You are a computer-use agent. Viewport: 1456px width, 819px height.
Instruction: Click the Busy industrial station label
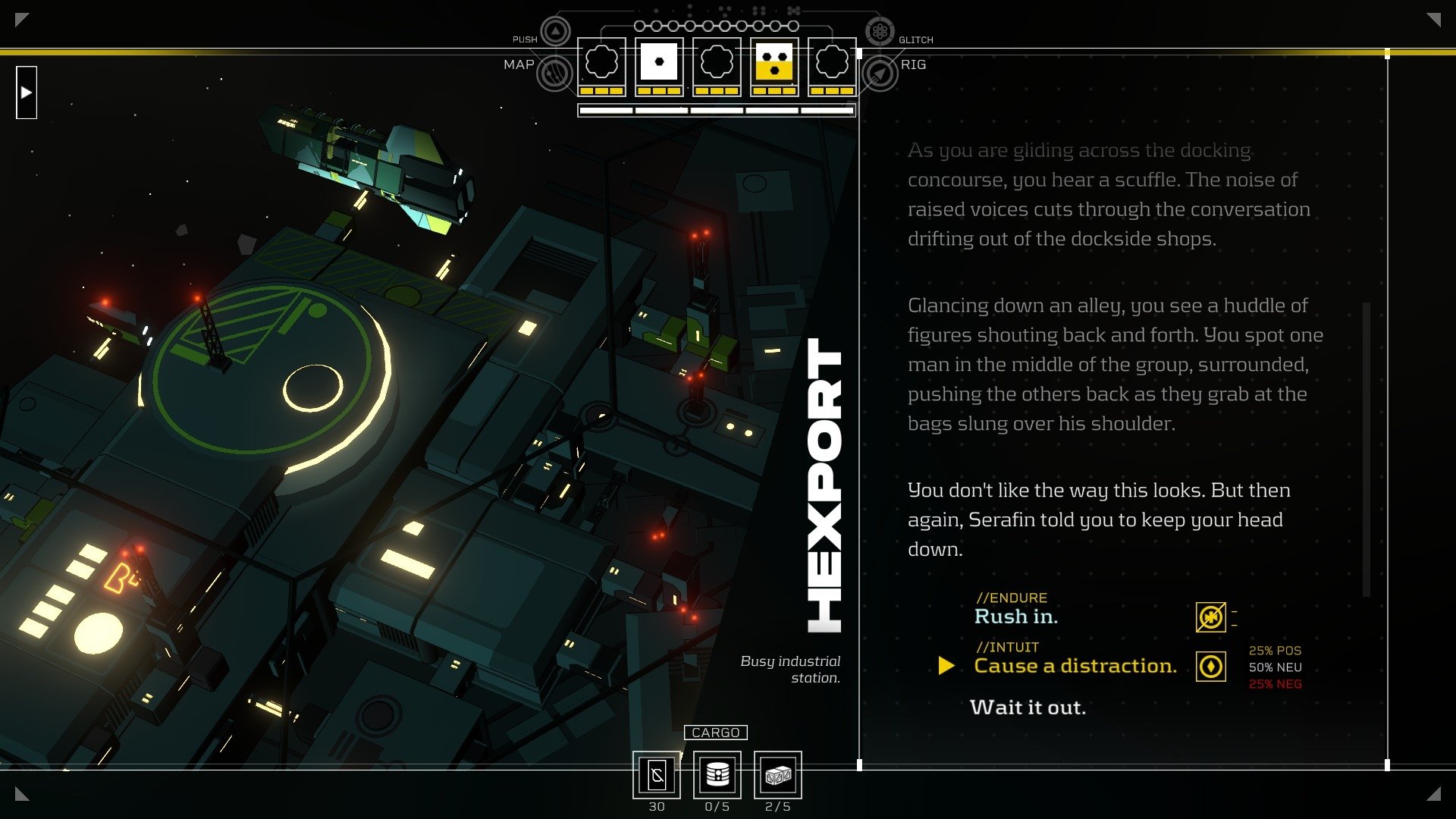point(790,670)
